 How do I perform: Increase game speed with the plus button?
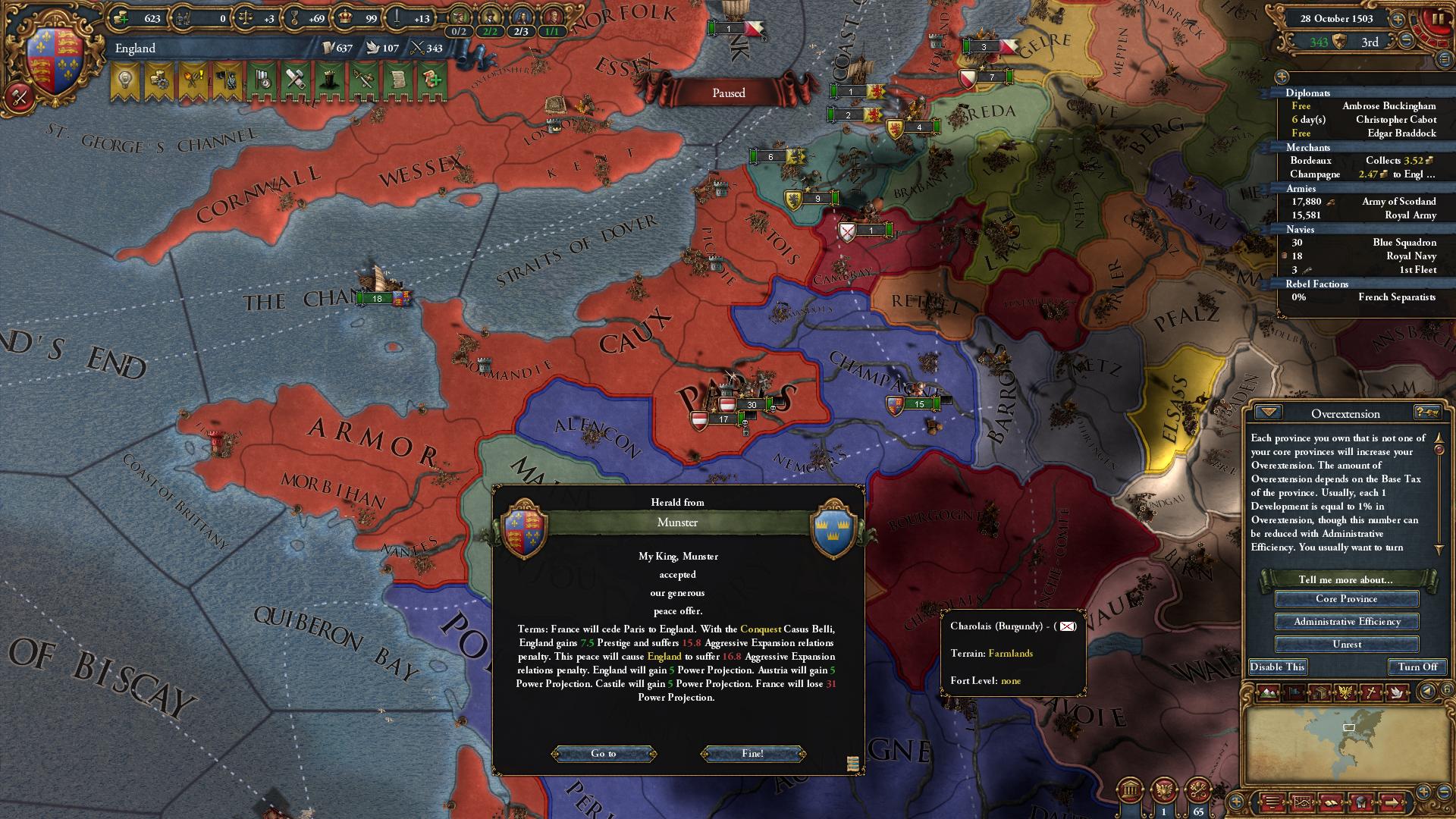(x=1397, y=19)
